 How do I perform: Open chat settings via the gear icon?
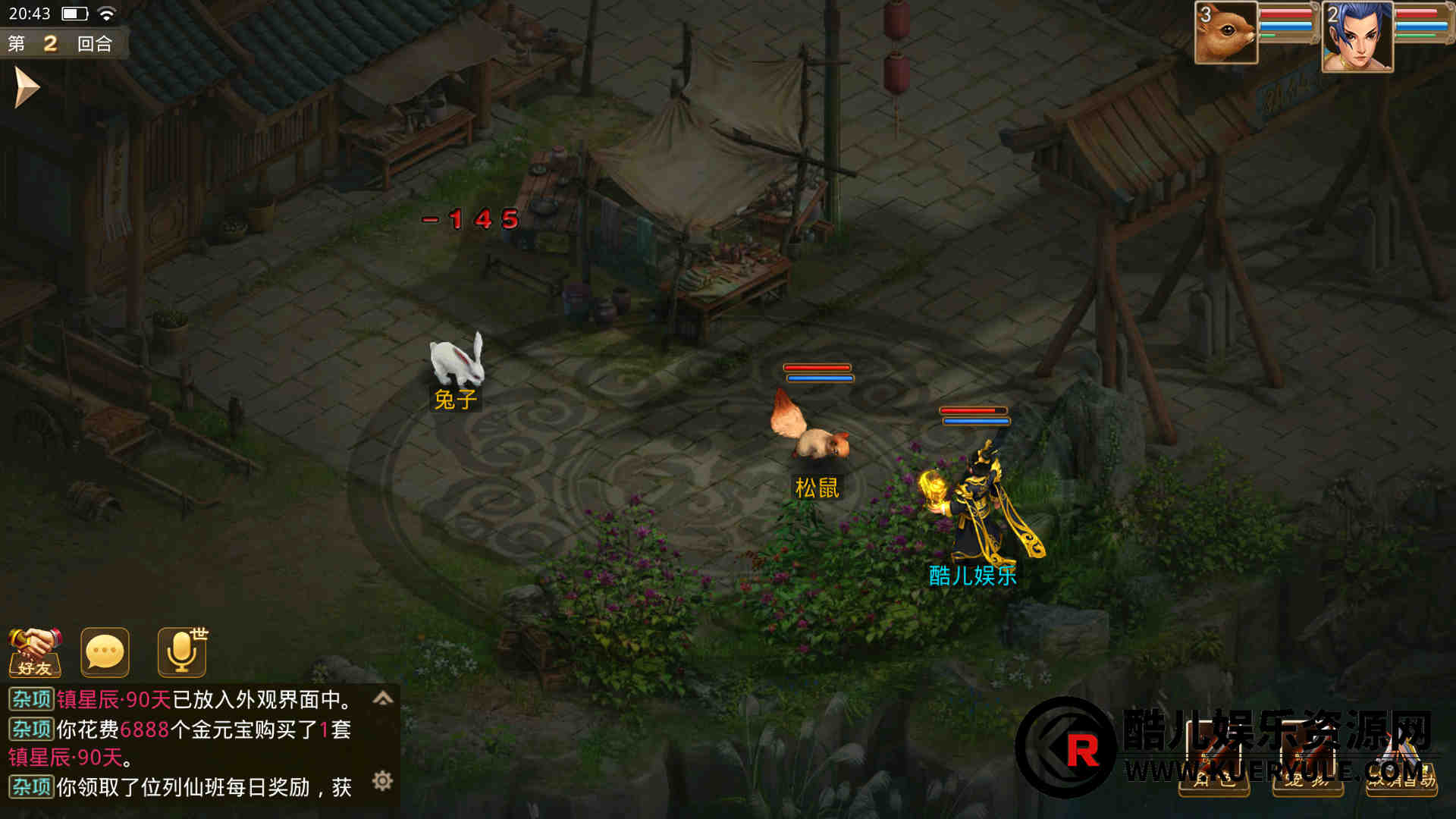click(x=383, y=780)
